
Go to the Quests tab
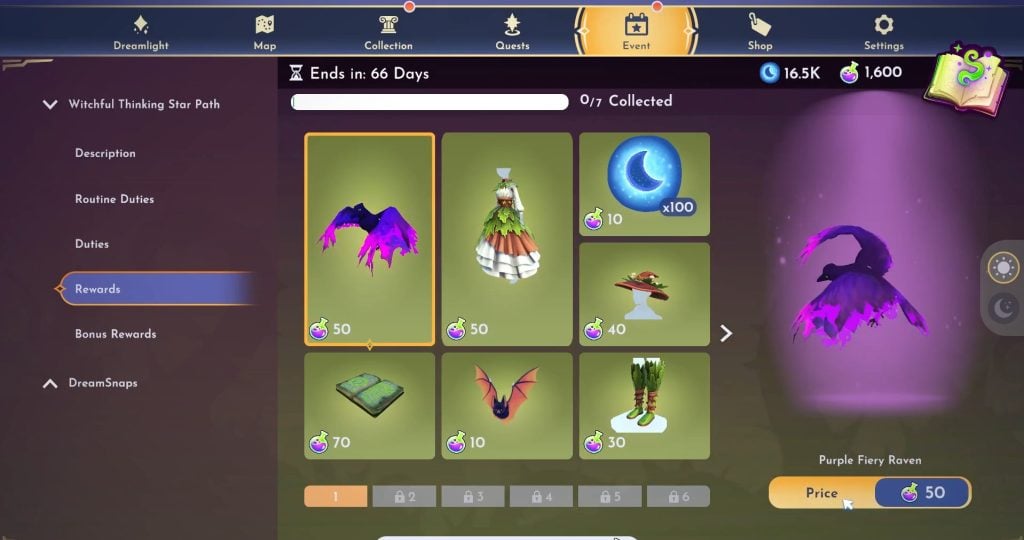pyautogui.click(x=512, y=32)
